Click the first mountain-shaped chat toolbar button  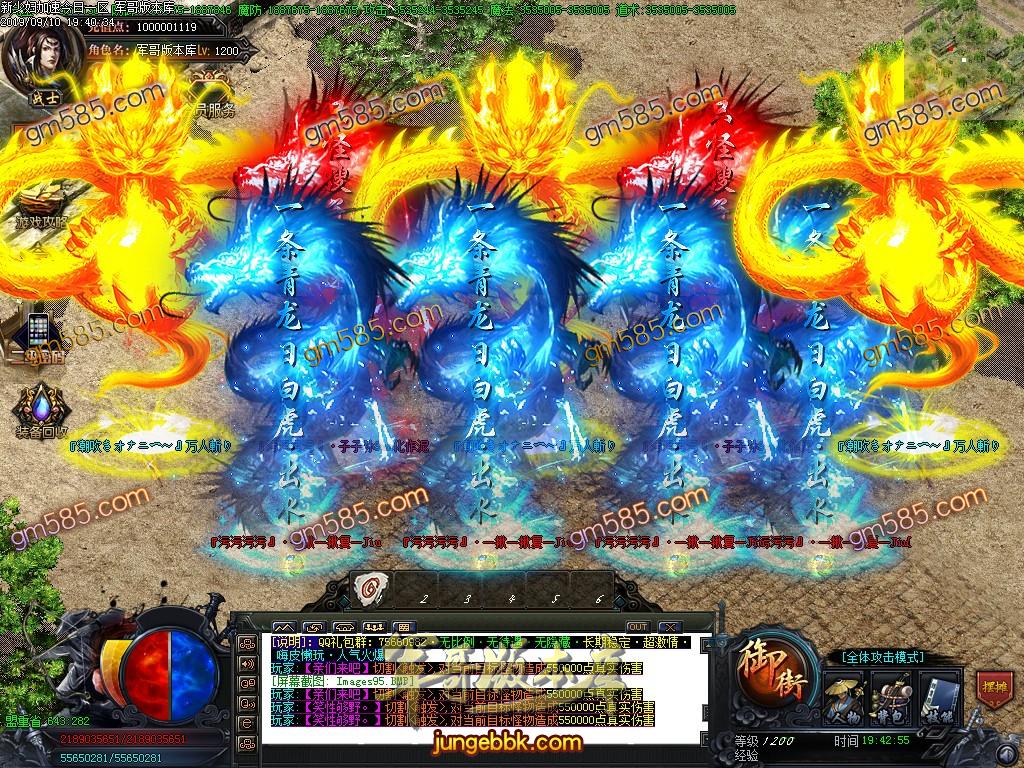283,627
